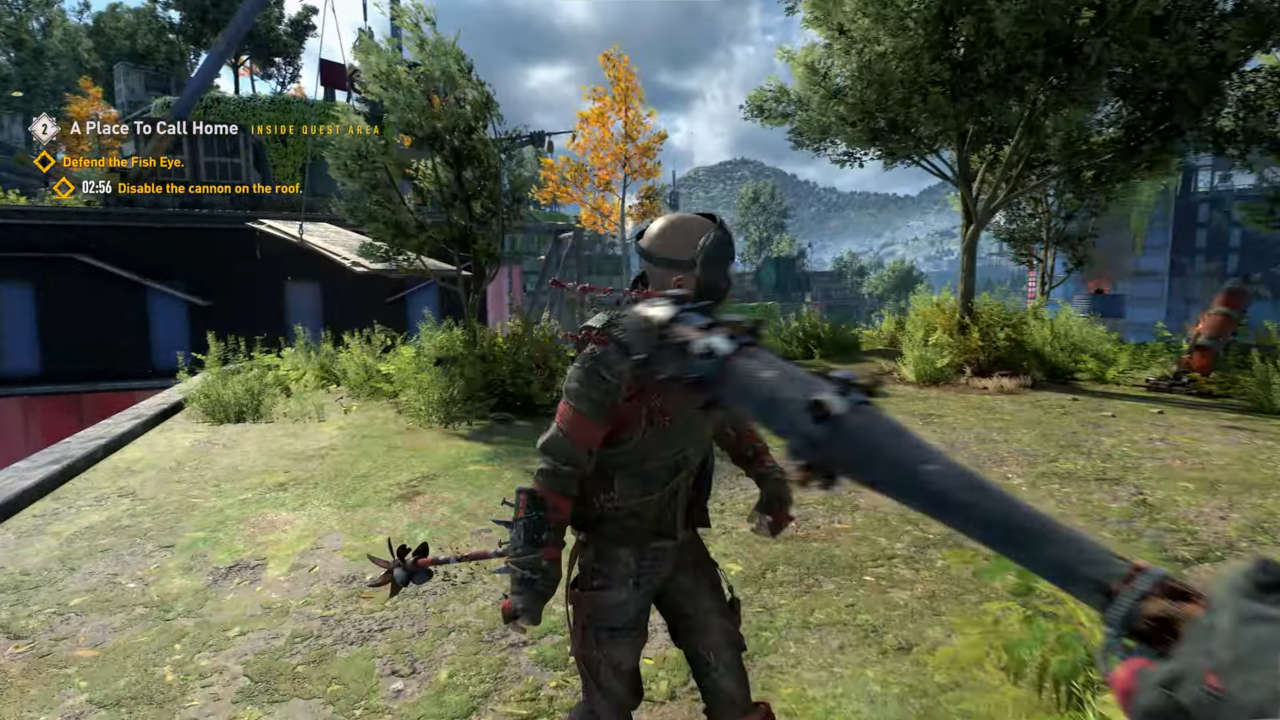Click the quest level 2 diamond icon
The width and height of the screenshot is (1280, 720).
(x=44, y=128)
